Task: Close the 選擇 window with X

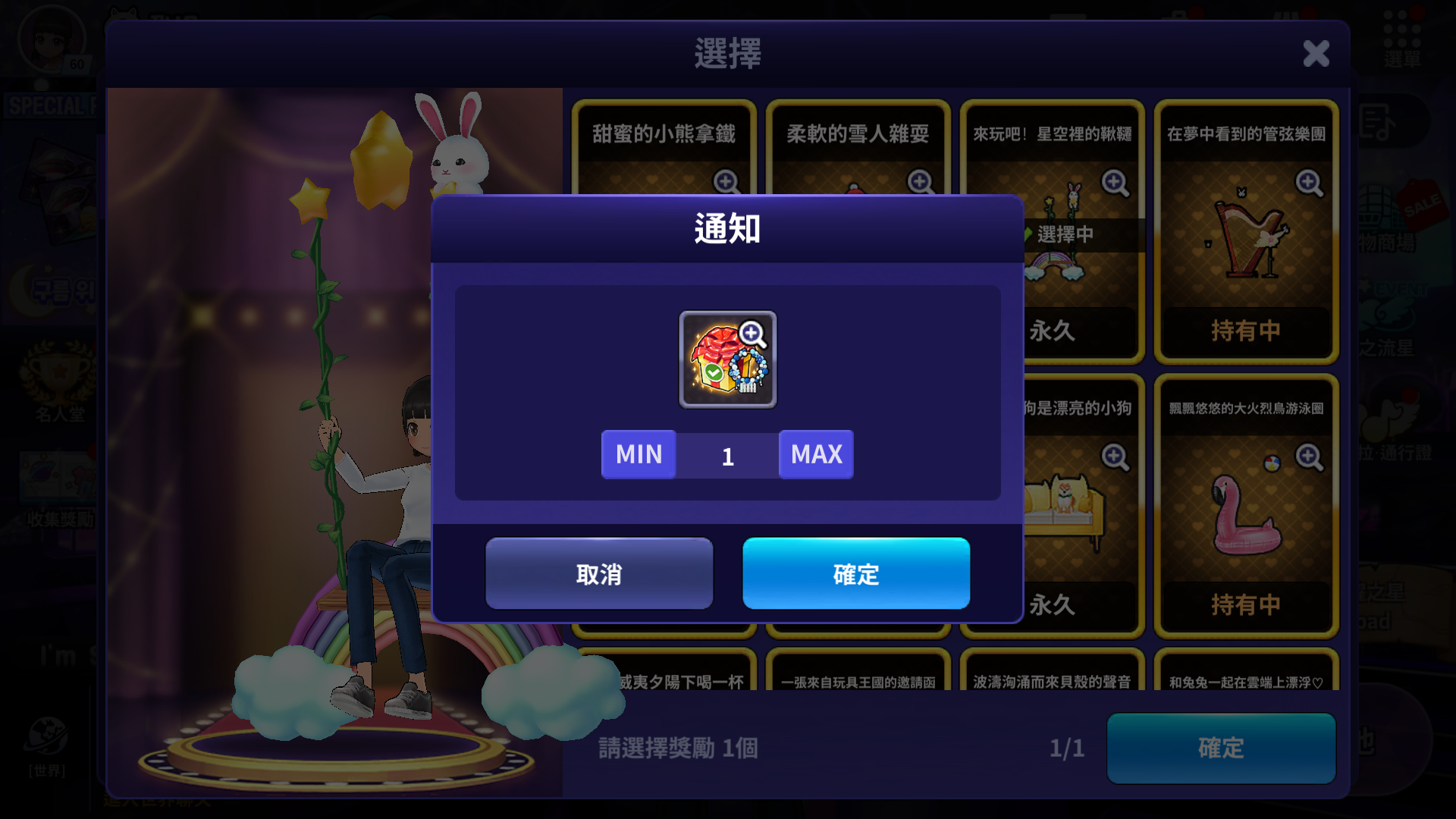Action: coord(1316,54)
